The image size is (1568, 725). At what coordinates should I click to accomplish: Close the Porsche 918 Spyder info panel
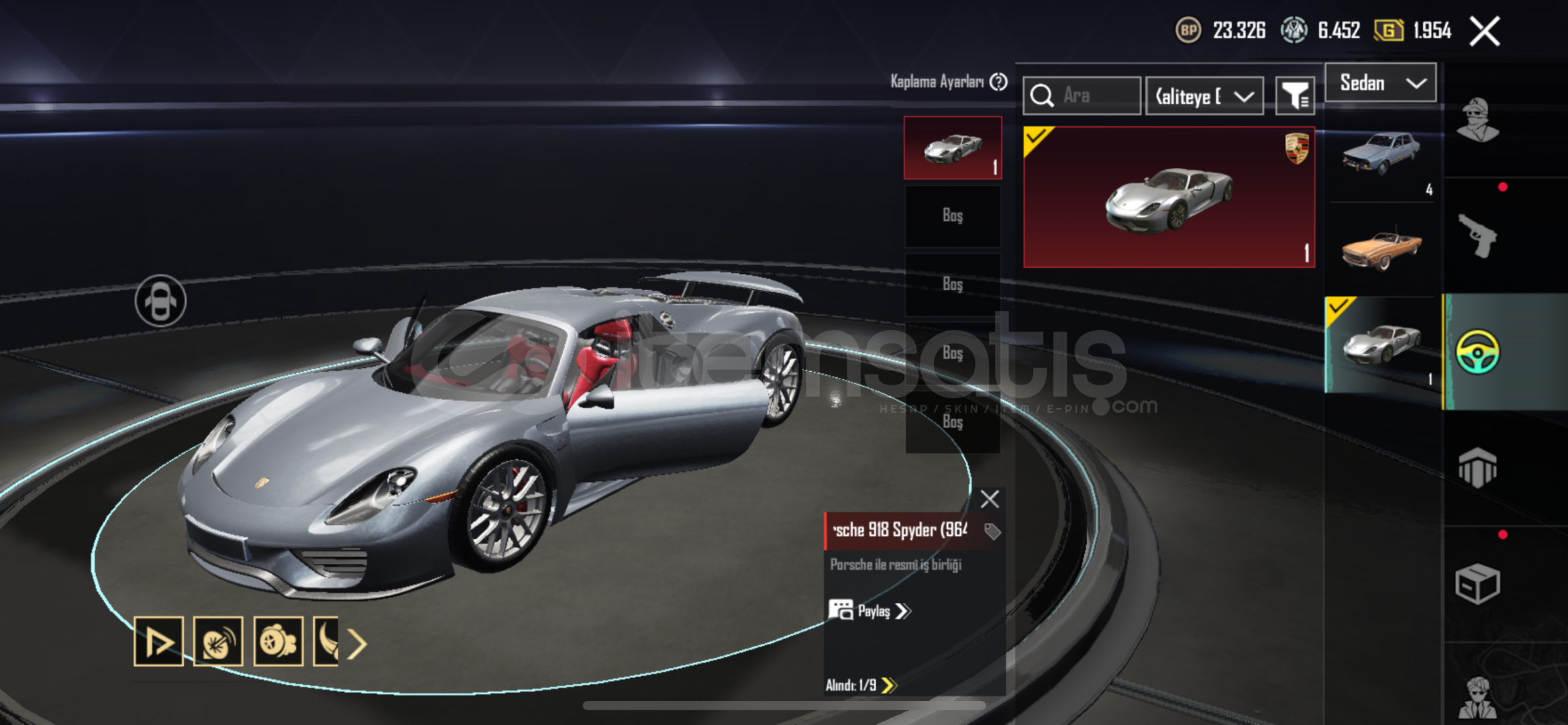[x=990, y=499]
